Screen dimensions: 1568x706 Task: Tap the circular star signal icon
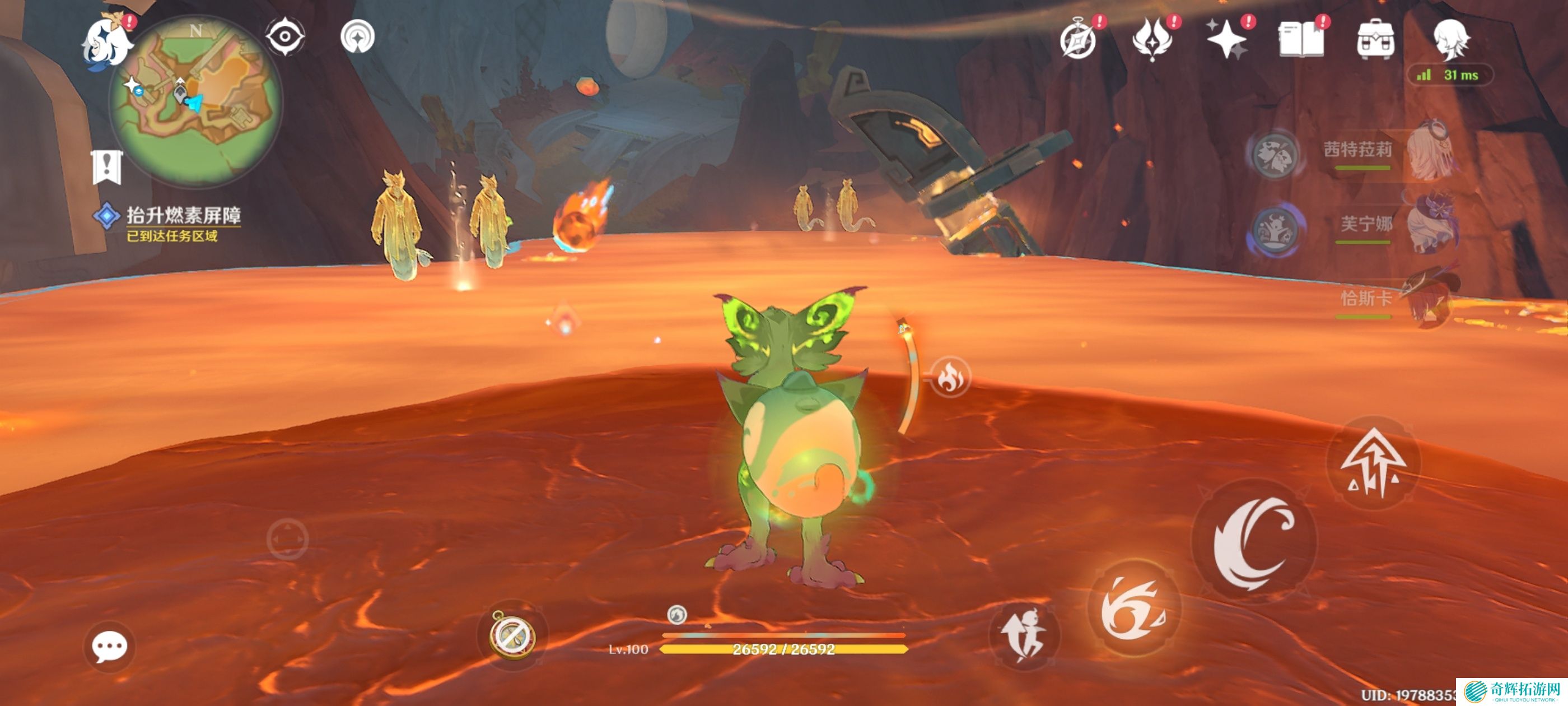[357, 37]
